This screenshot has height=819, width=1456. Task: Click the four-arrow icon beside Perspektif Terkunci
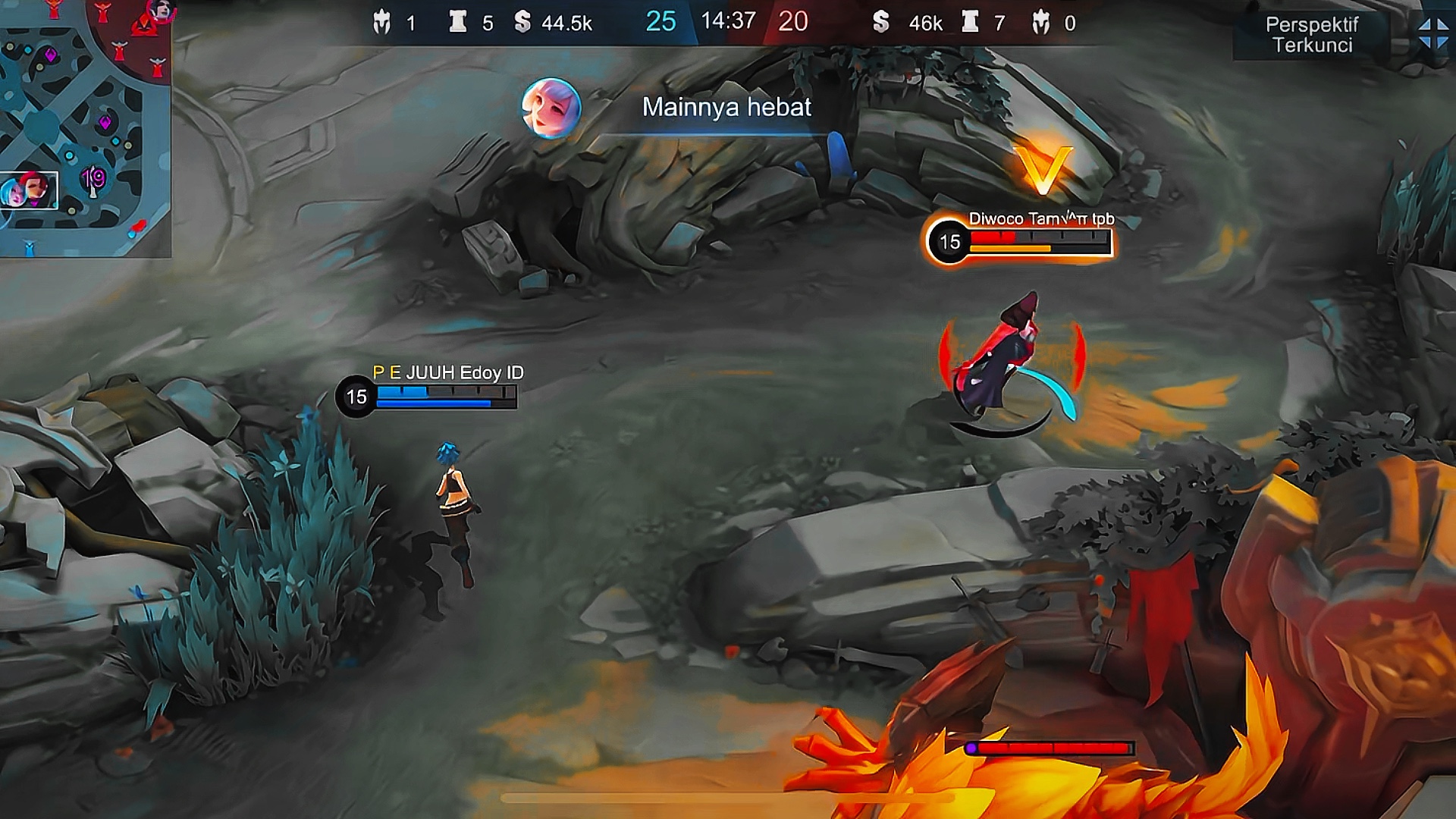pos(1433,33)
